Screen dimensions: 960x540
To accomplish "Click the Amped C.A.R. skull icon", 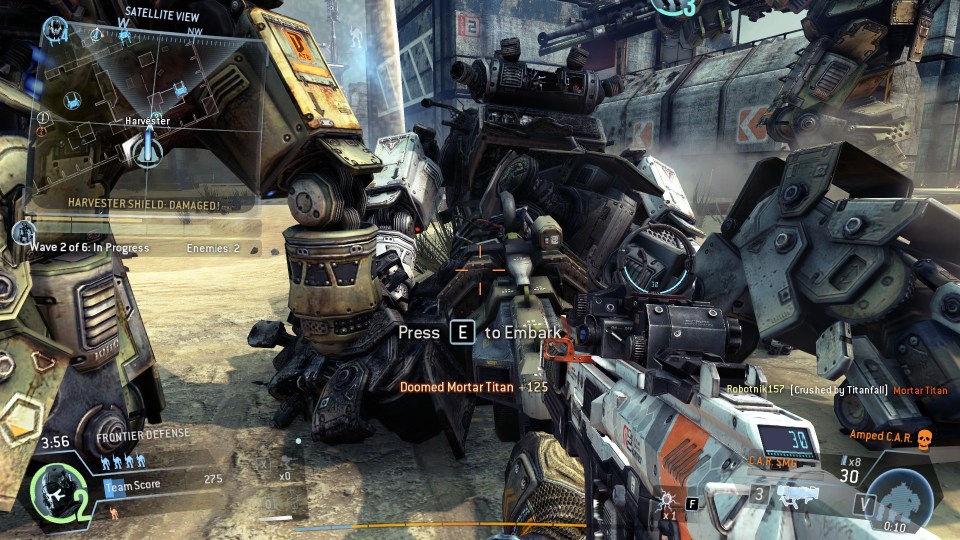I will 924,438.
